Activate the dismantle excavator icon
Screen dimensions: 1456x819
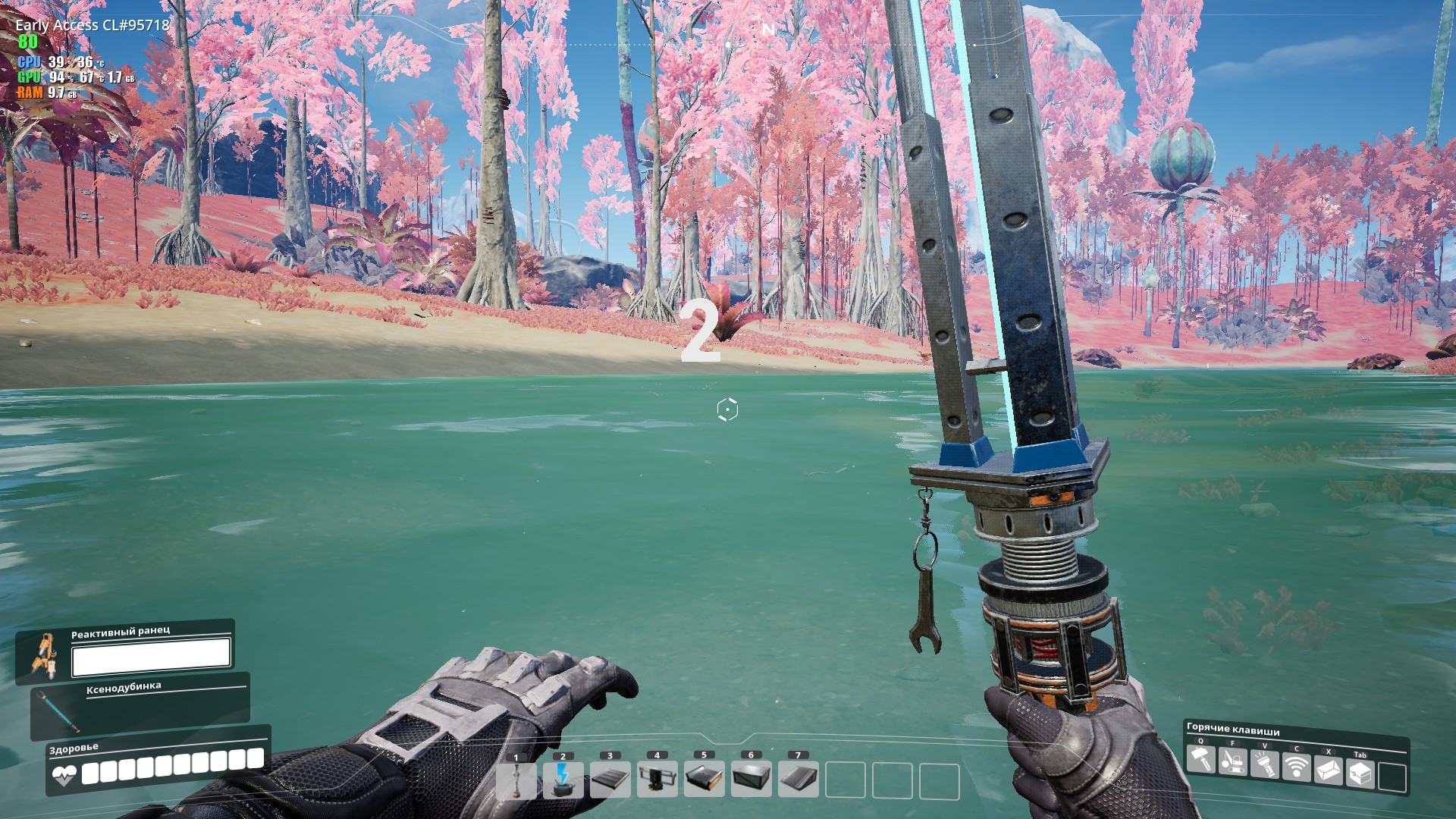[1232, 761]
